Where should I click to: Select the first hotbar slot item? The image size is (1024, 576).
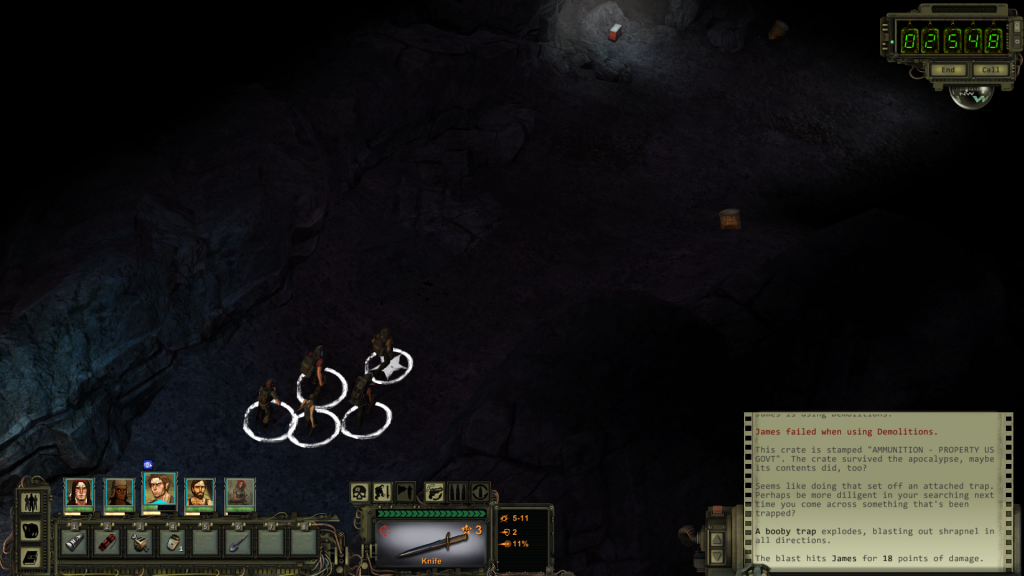point(74,542)
